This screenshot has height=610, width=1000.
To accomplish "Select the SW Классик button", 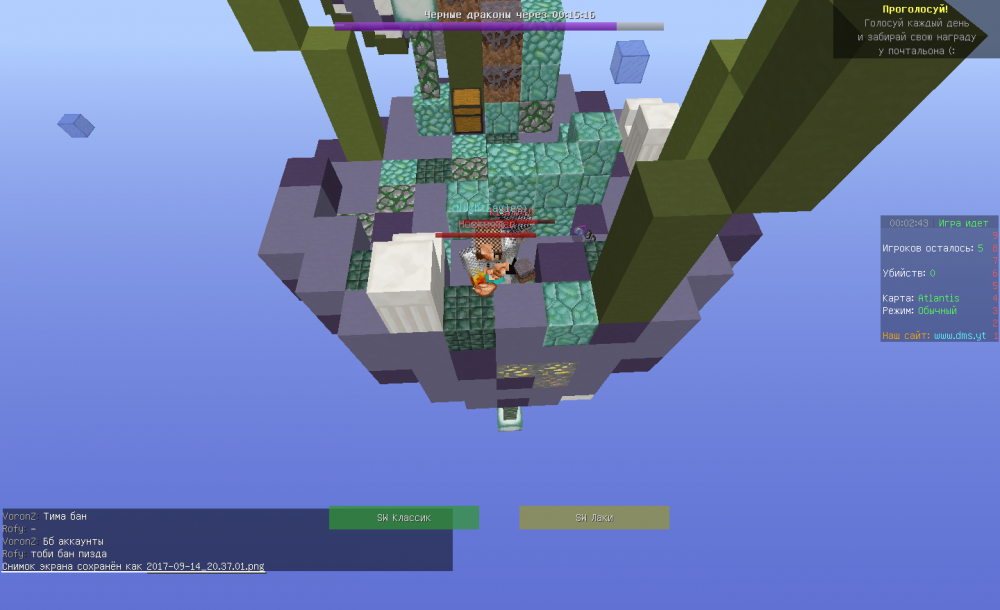I will (x=404, y=518).
